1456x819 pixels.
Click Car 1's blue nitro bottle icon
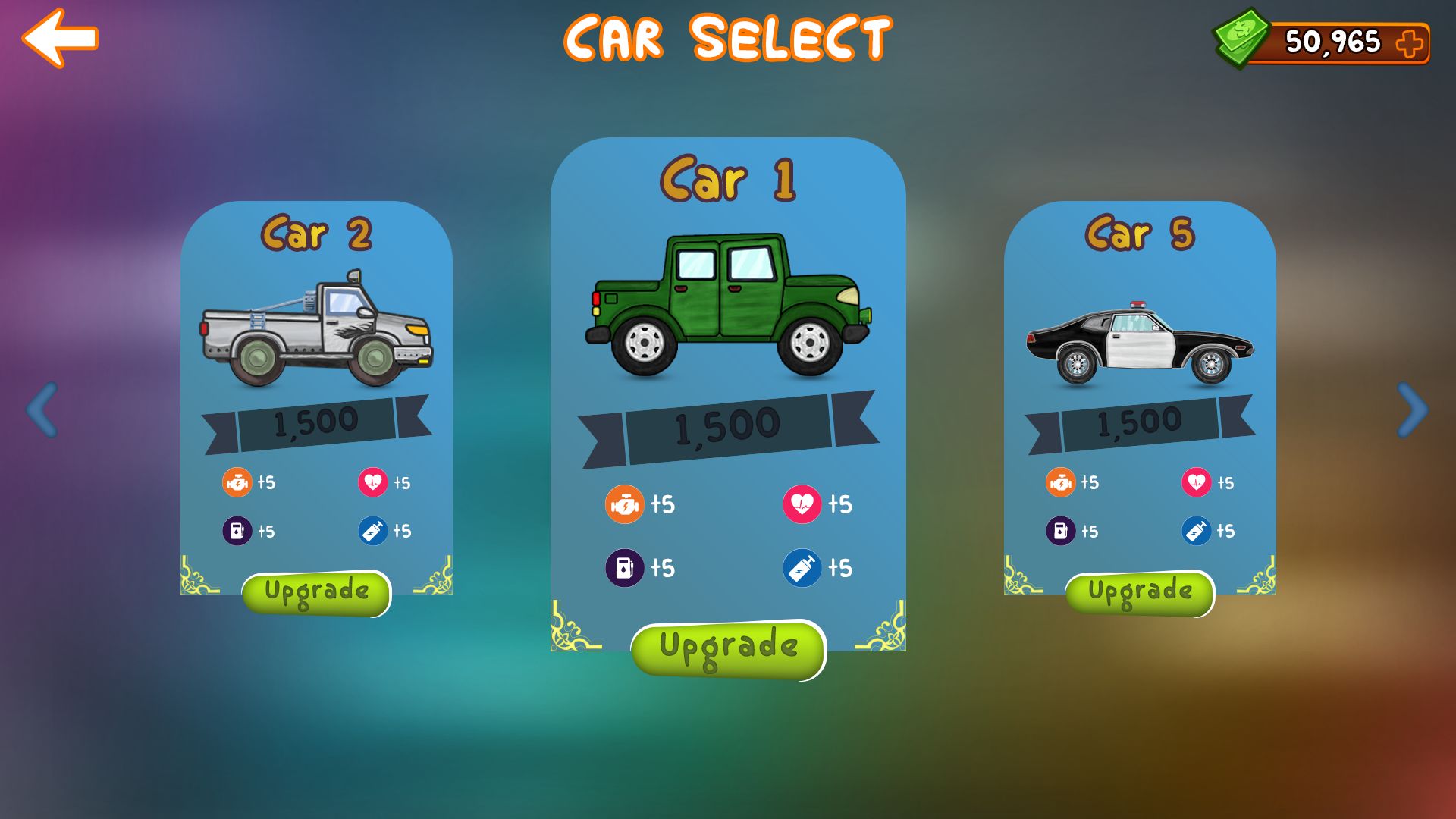pos(802,568)
